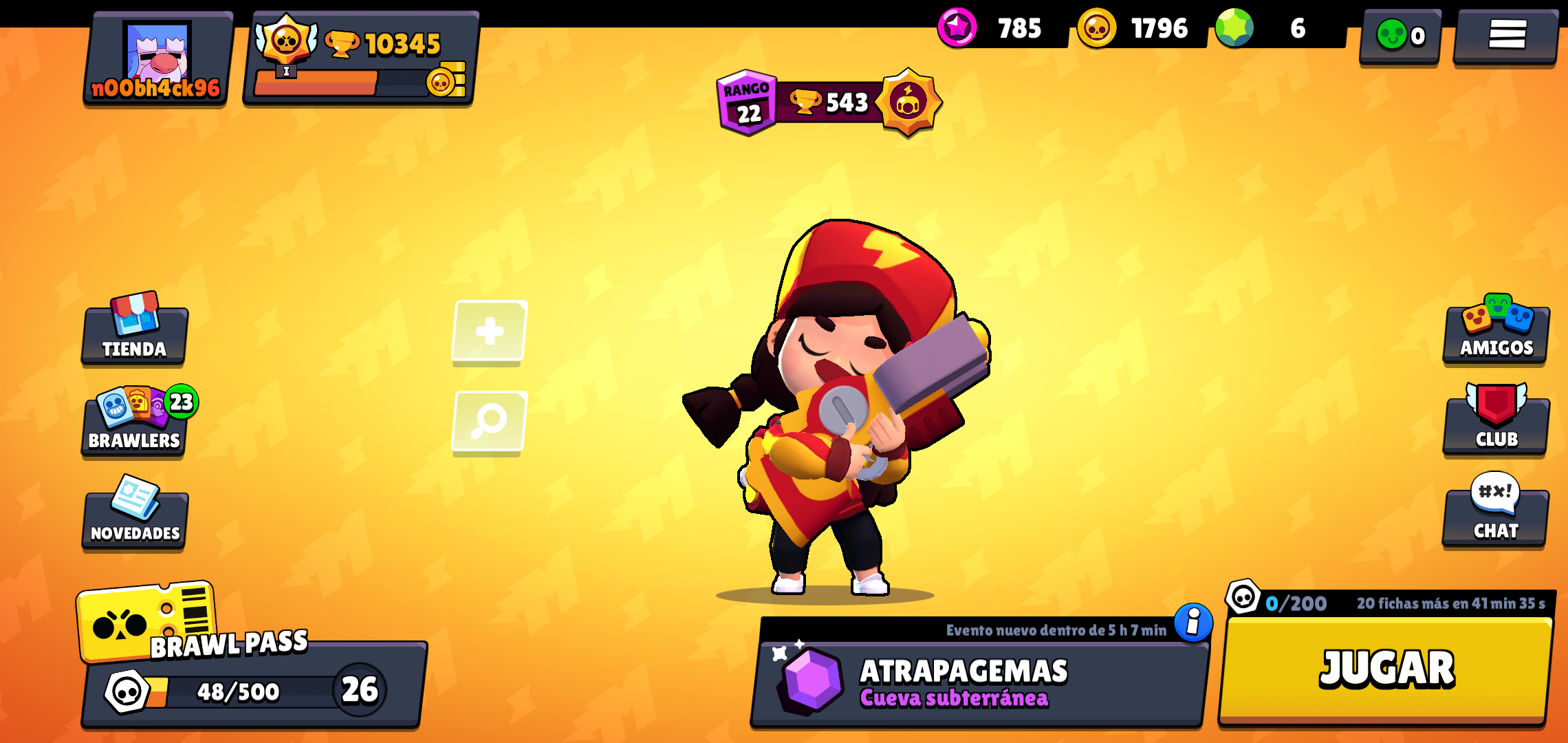
Task: Choose the Atrapagemas event selector
Action: pos(978,682)
